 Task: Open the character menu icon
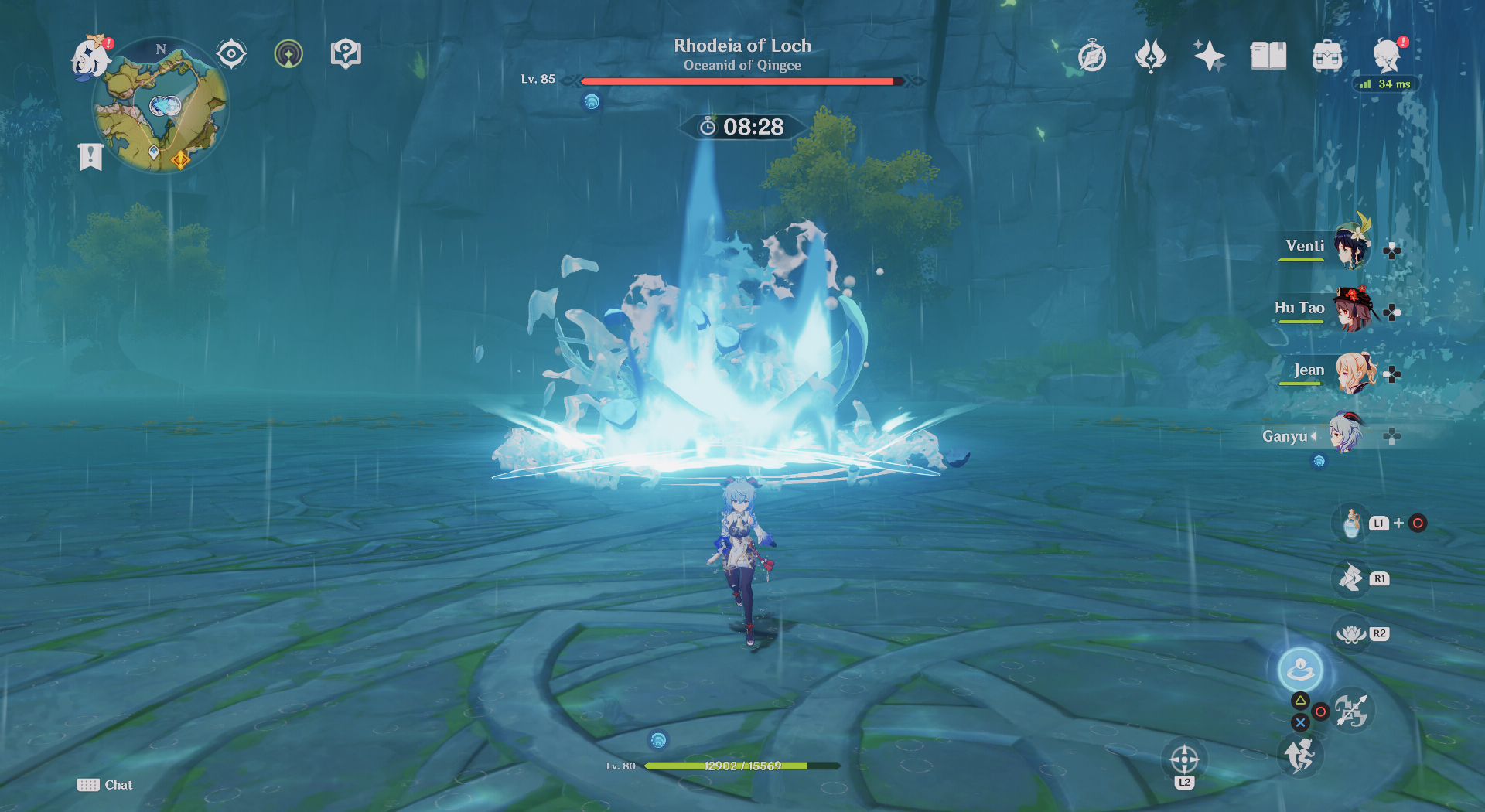point(1387,56)
